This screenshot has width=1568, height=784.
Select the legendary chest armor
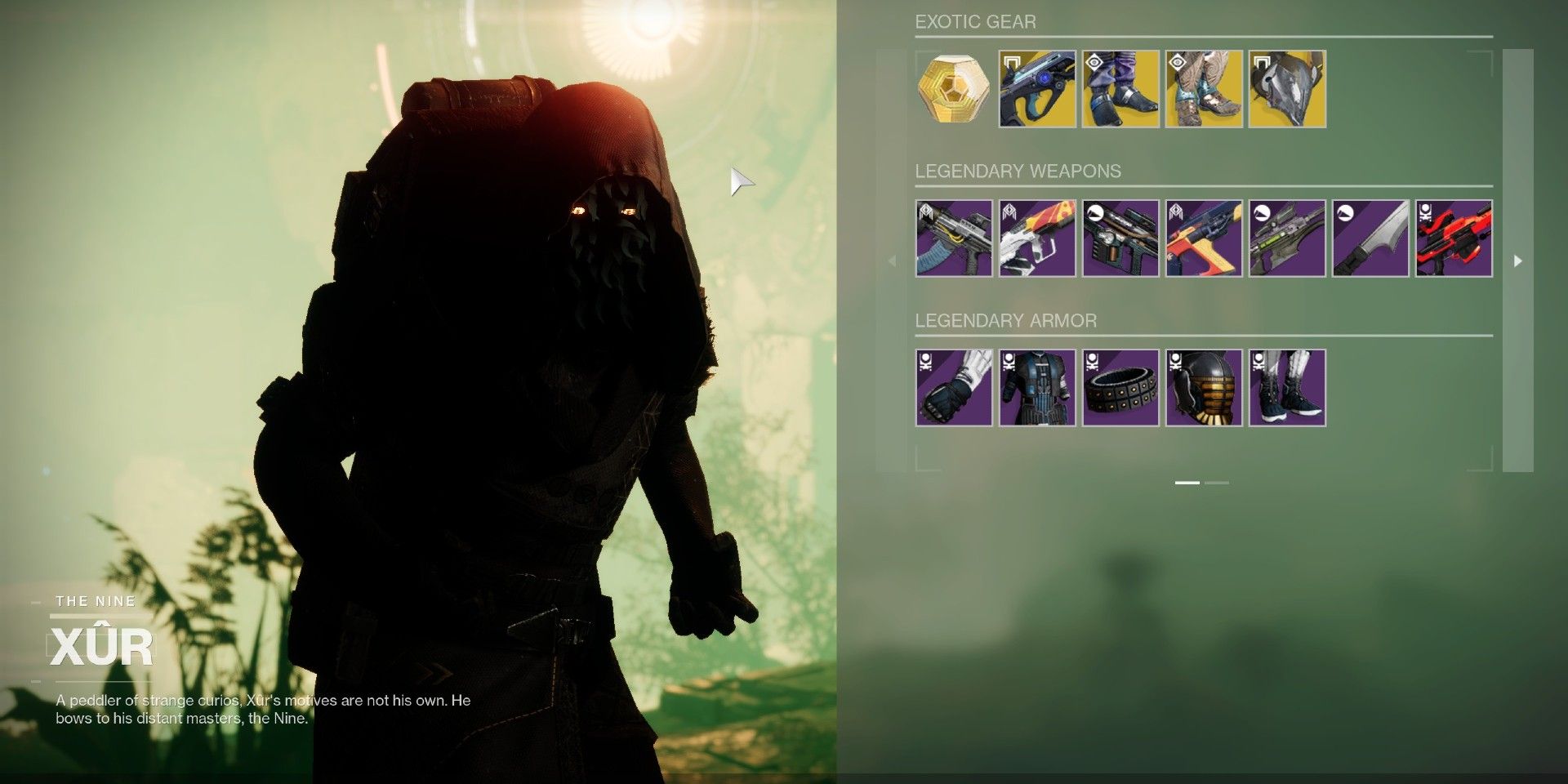point(1036,387)
